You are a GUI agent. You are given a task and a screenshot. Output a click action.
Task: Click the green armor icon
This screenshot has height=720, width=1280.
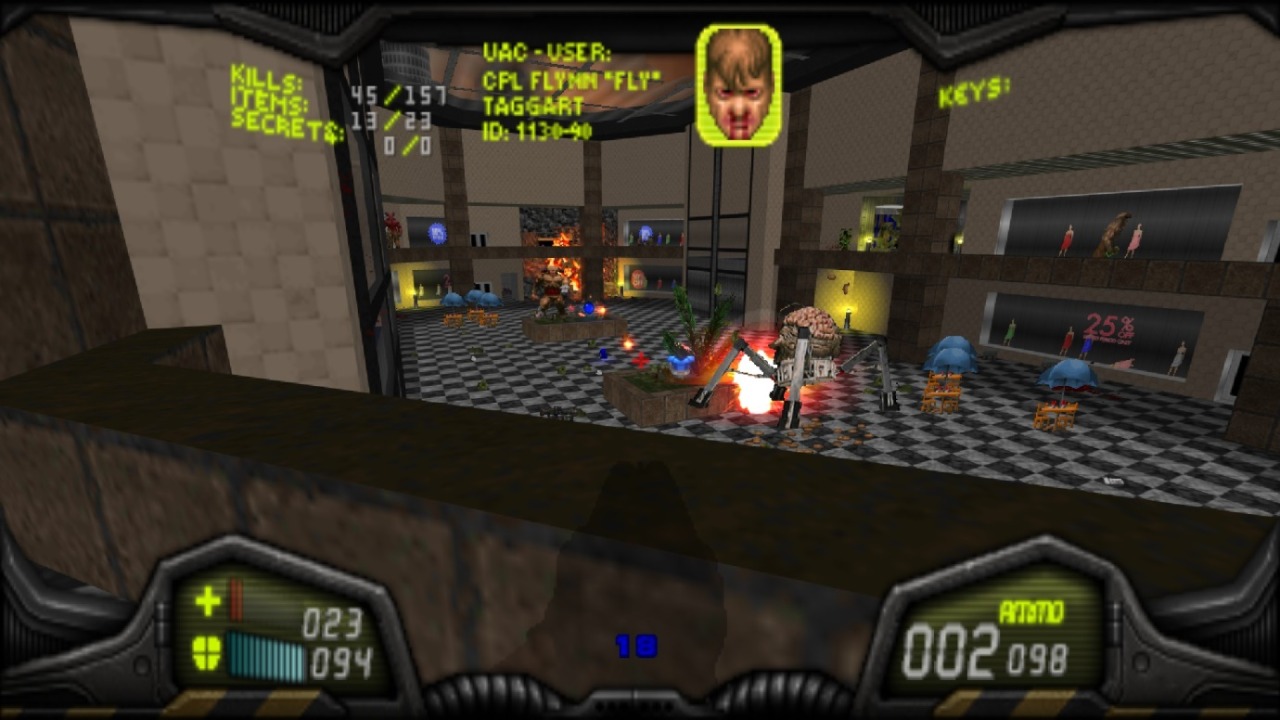pyautogui.click(x=207, y=654)
